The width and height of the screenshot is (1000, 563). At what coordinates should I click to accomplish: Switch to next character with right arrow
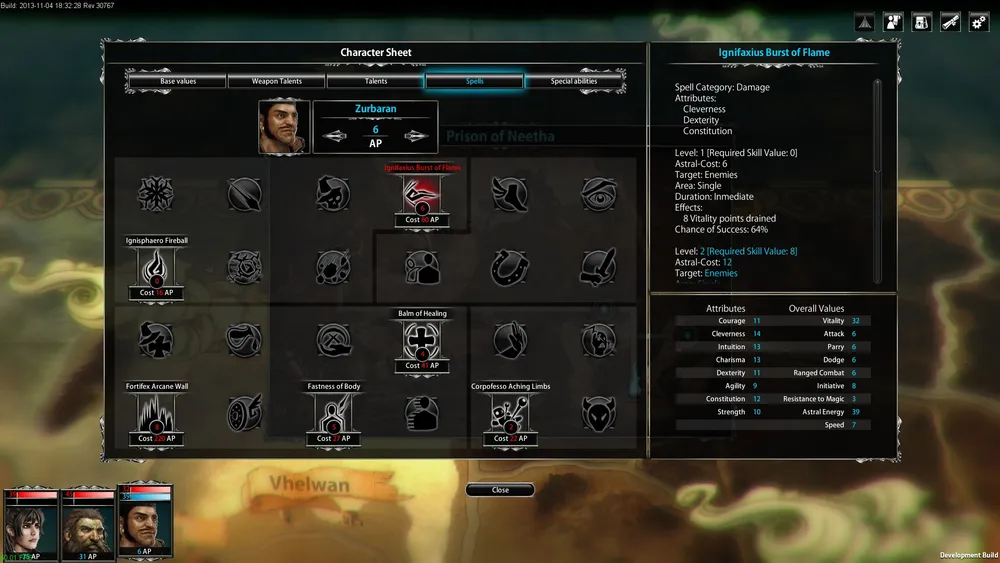click(416, 137)
